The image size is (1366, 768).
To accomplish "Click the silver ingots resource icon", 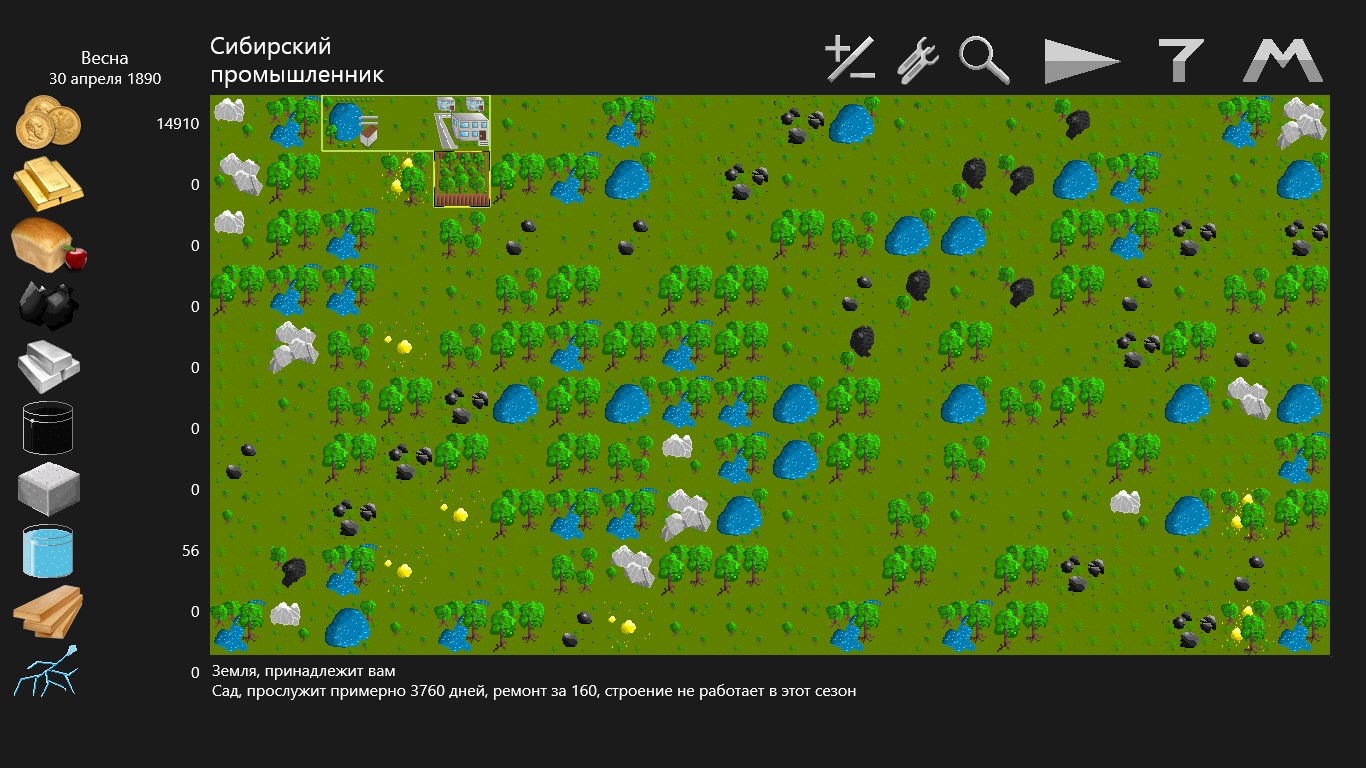I will [48, 367].
